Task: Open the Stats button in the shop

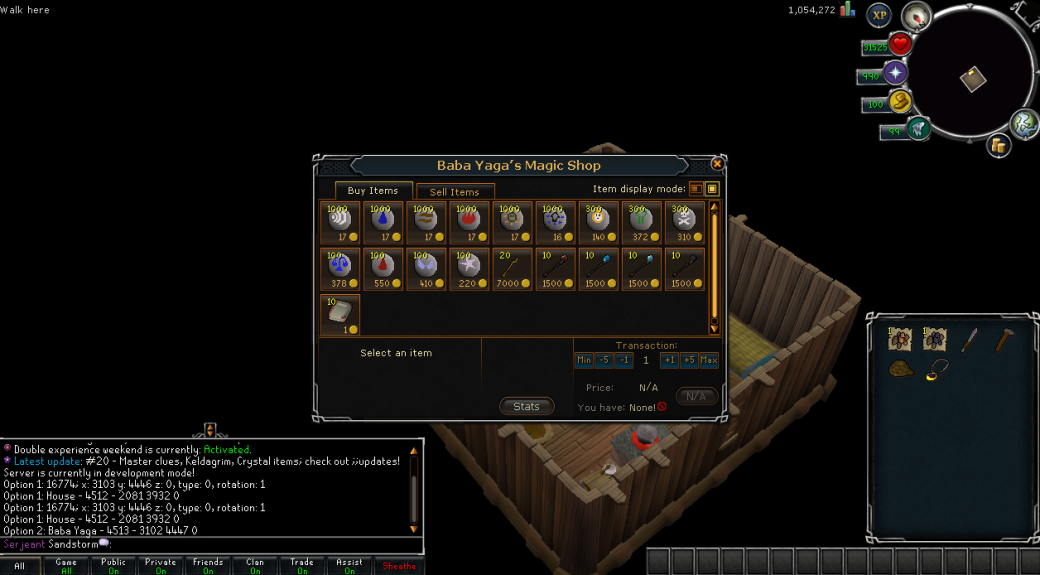Action: (526, 406)
